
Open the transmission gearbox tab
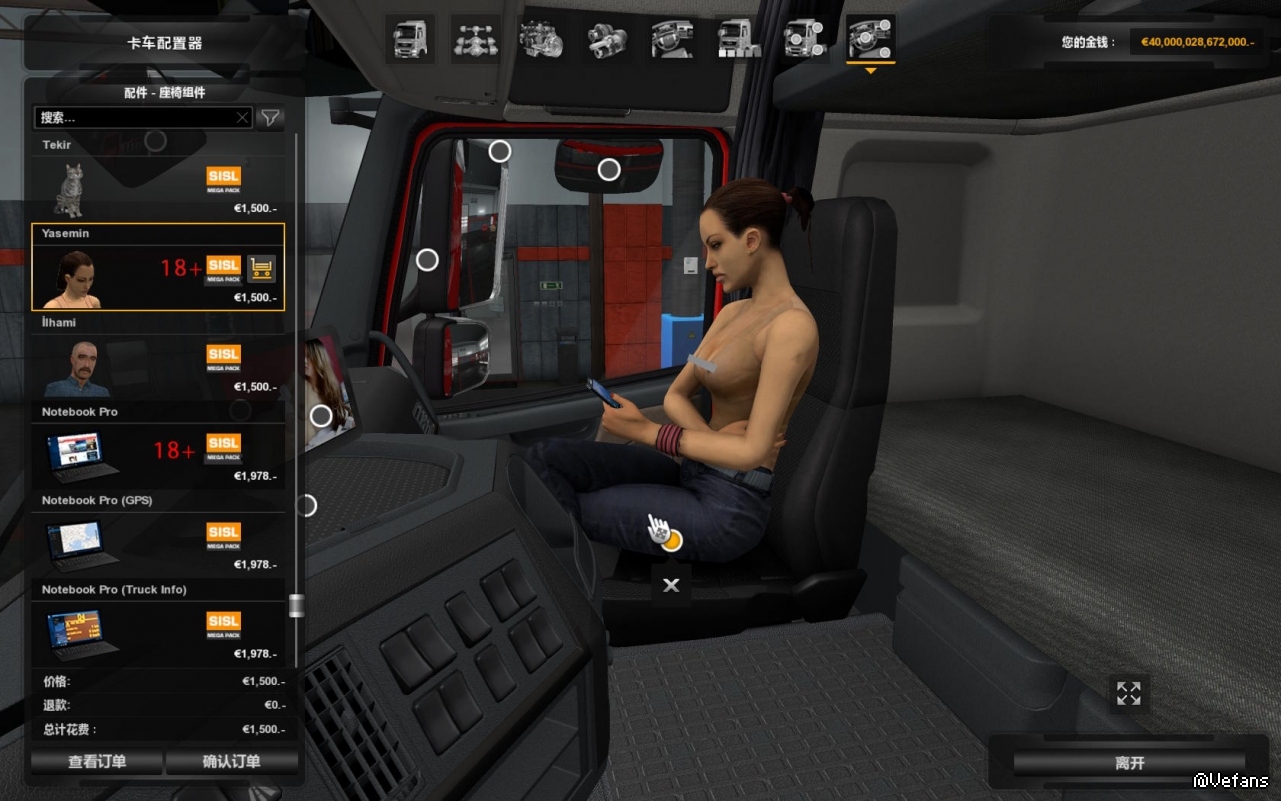(607, 40)
